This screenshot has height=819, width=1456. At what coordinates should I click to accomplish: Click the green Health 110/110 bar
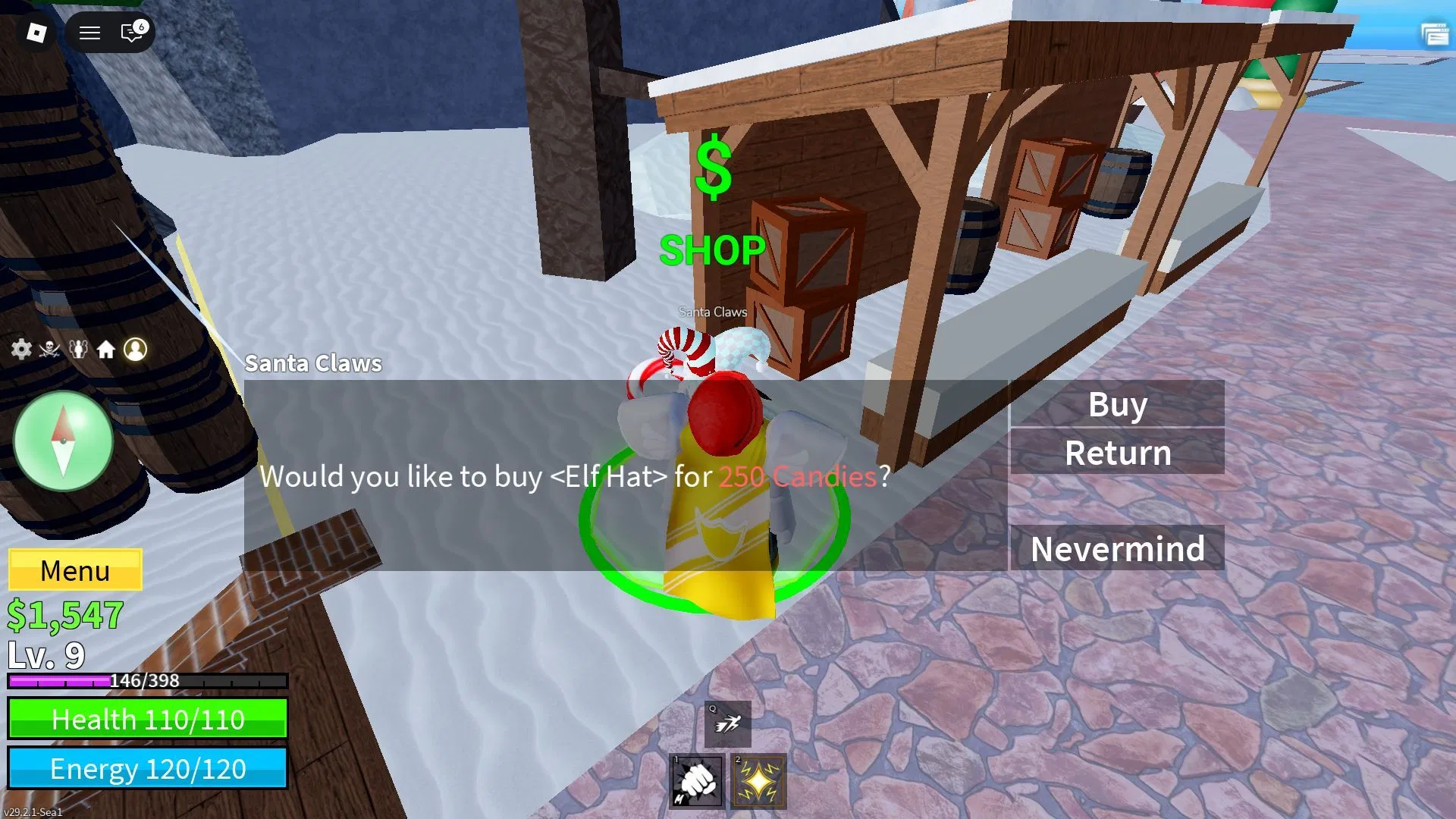[x=148, y=719]
